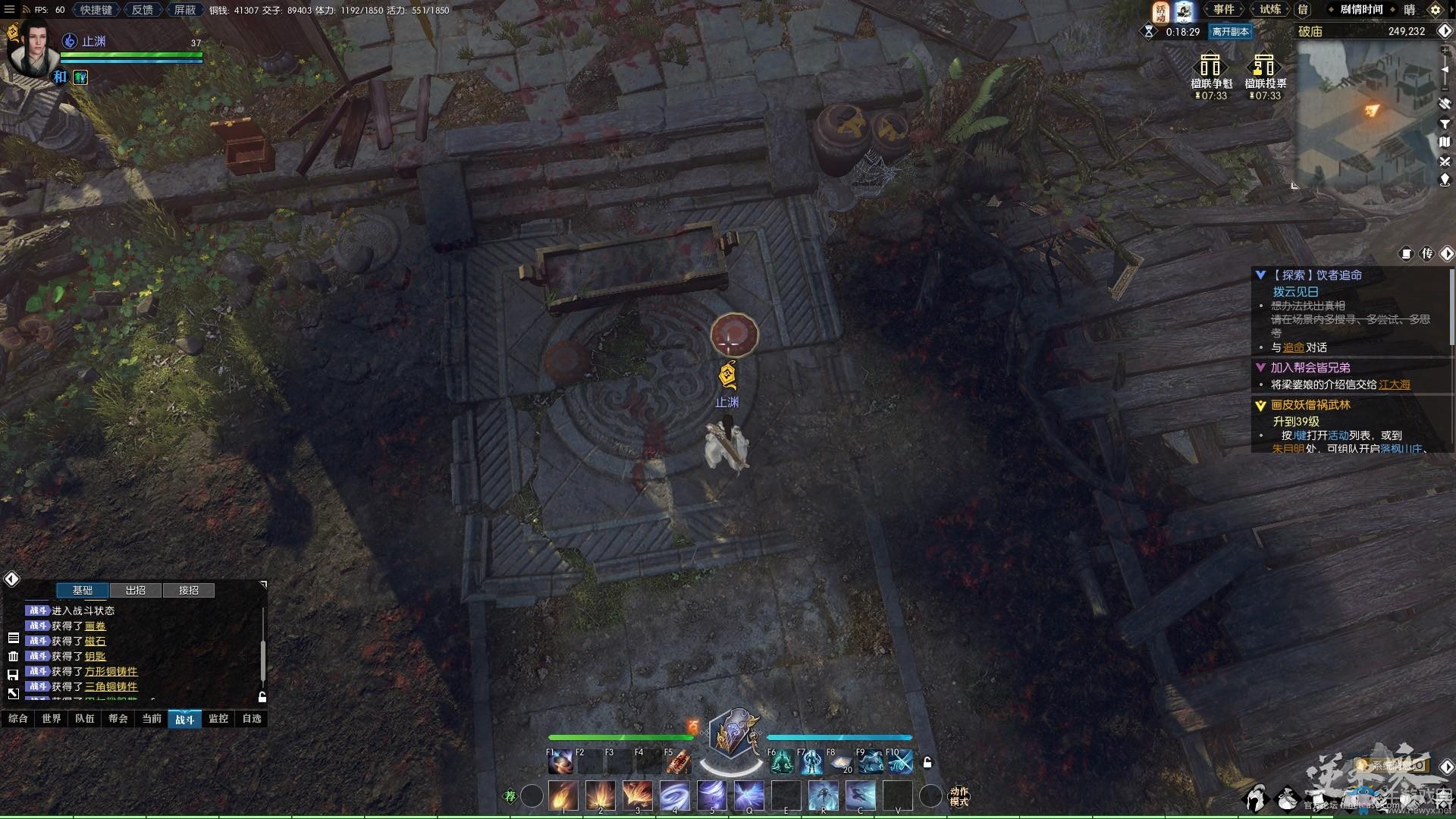Open the gear settings icon

pyautogui.click(x=1435, y=10)
